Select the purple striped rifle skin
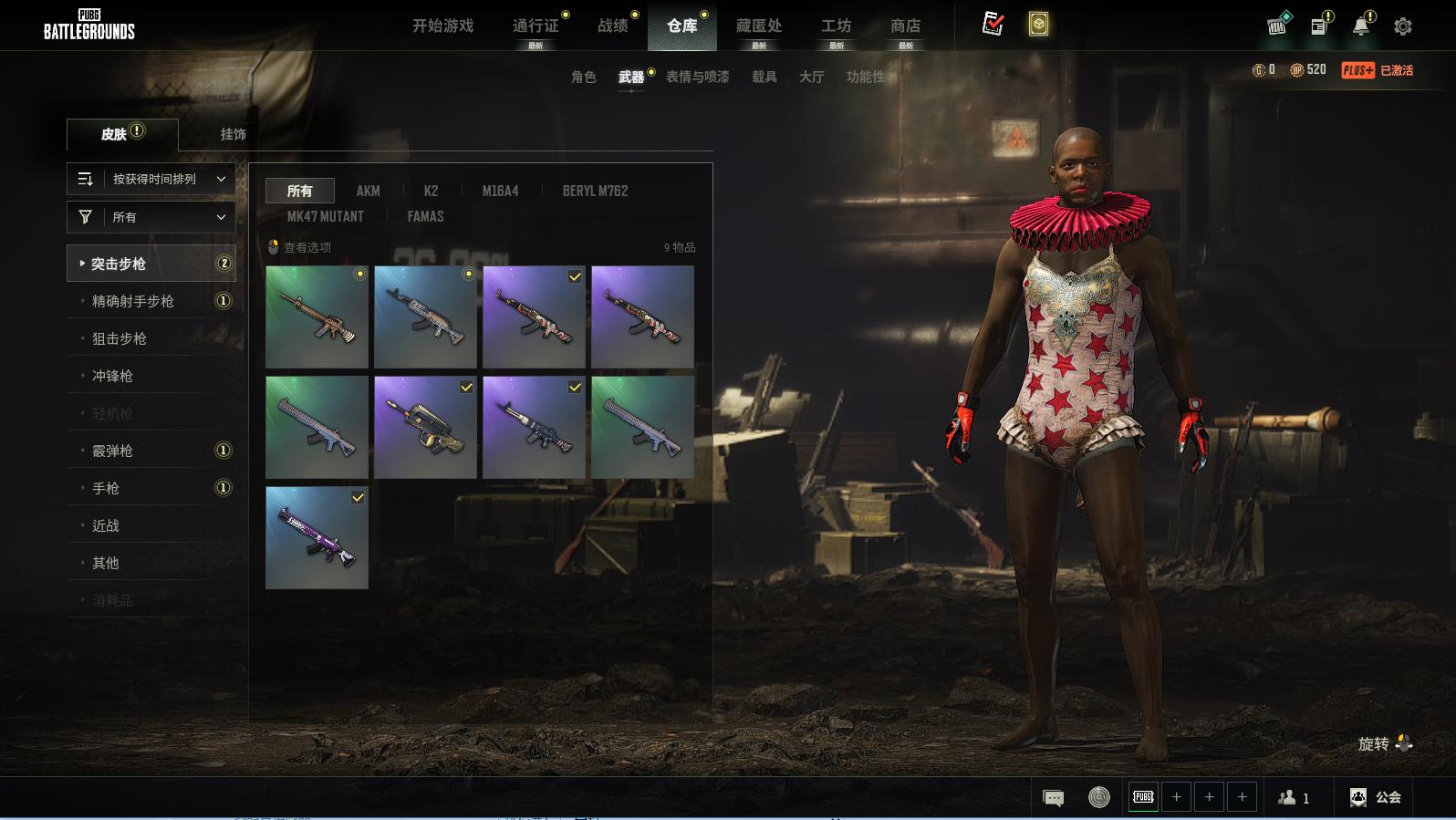Viewport: 1456px width, 820px height. (x=317, y=537)
